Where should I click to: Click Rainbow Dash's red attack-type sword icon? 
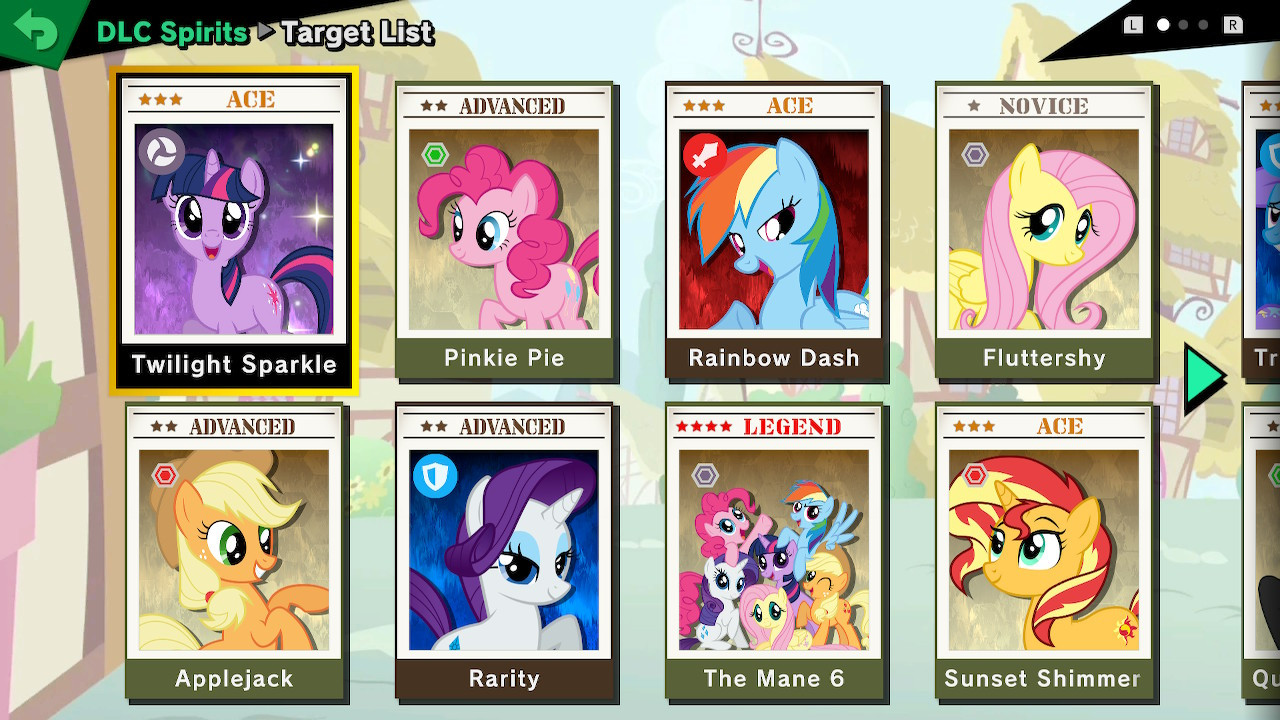(x=704, y=156)
